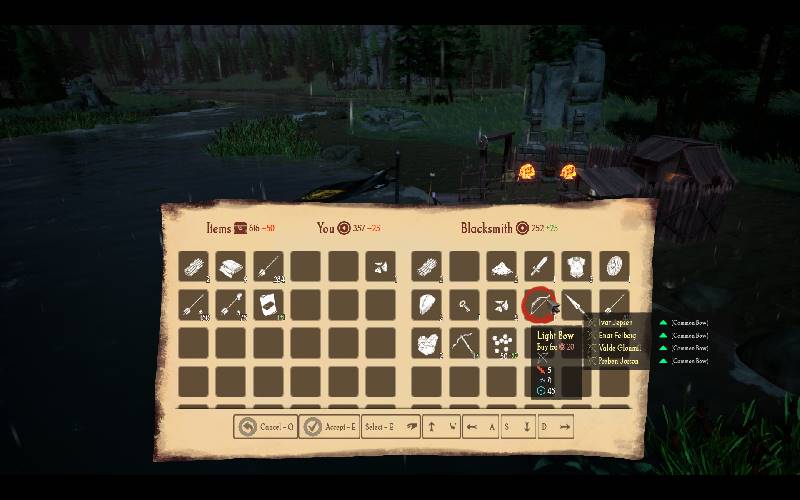The height and width of the screenshot is (500, 800).
Task: Select your stack of planks
Action: tap(231, 267)
